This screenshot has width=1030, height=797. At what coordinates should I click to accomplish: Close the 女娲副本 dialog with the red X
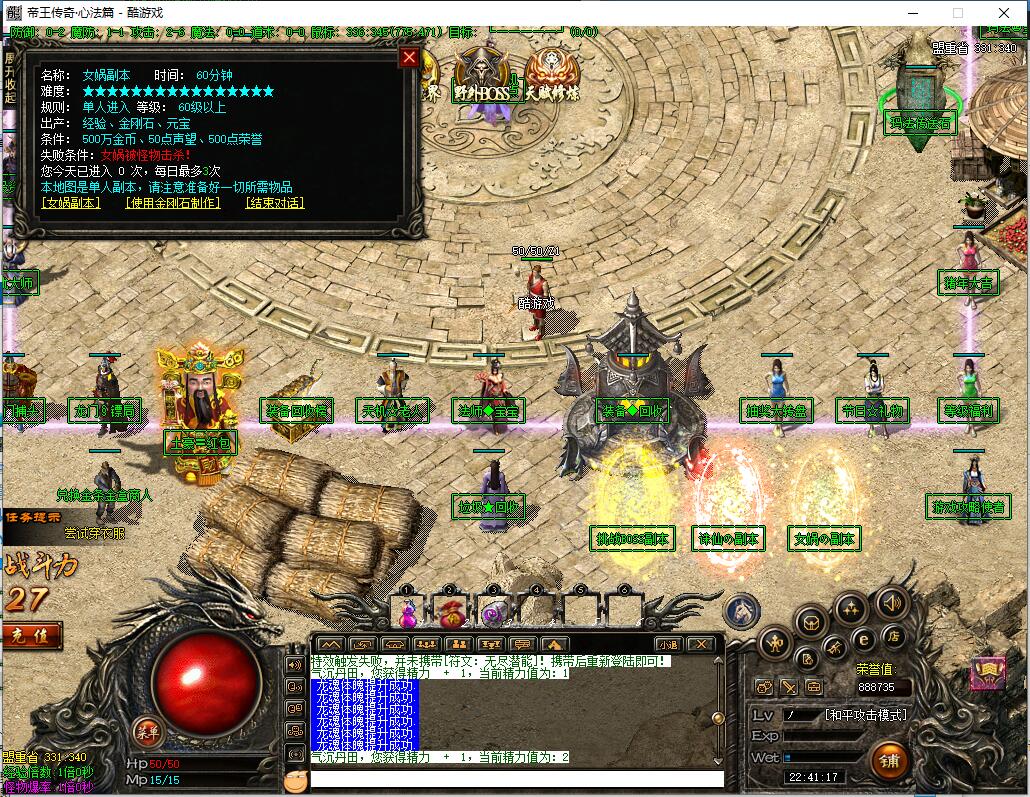point(408,57)
